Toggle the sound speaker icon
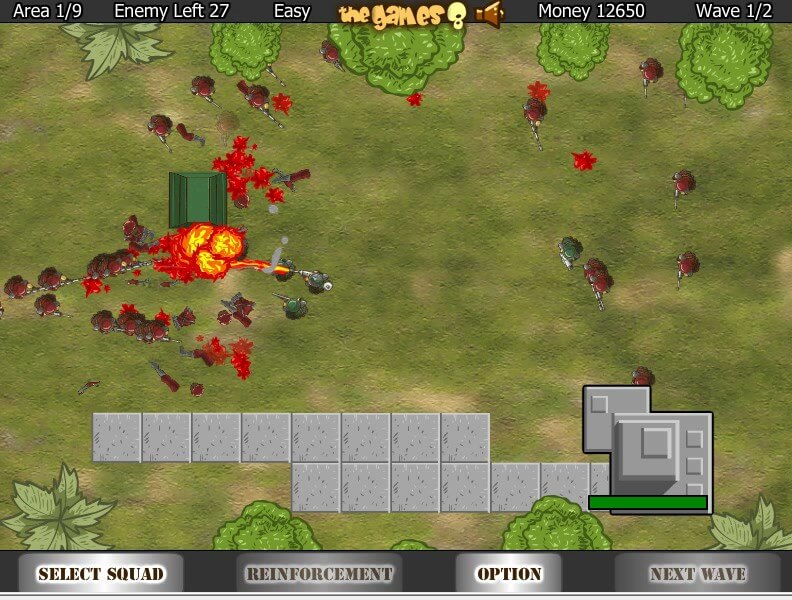This screenshot has height=600, width=792. (x=489, y=13)
